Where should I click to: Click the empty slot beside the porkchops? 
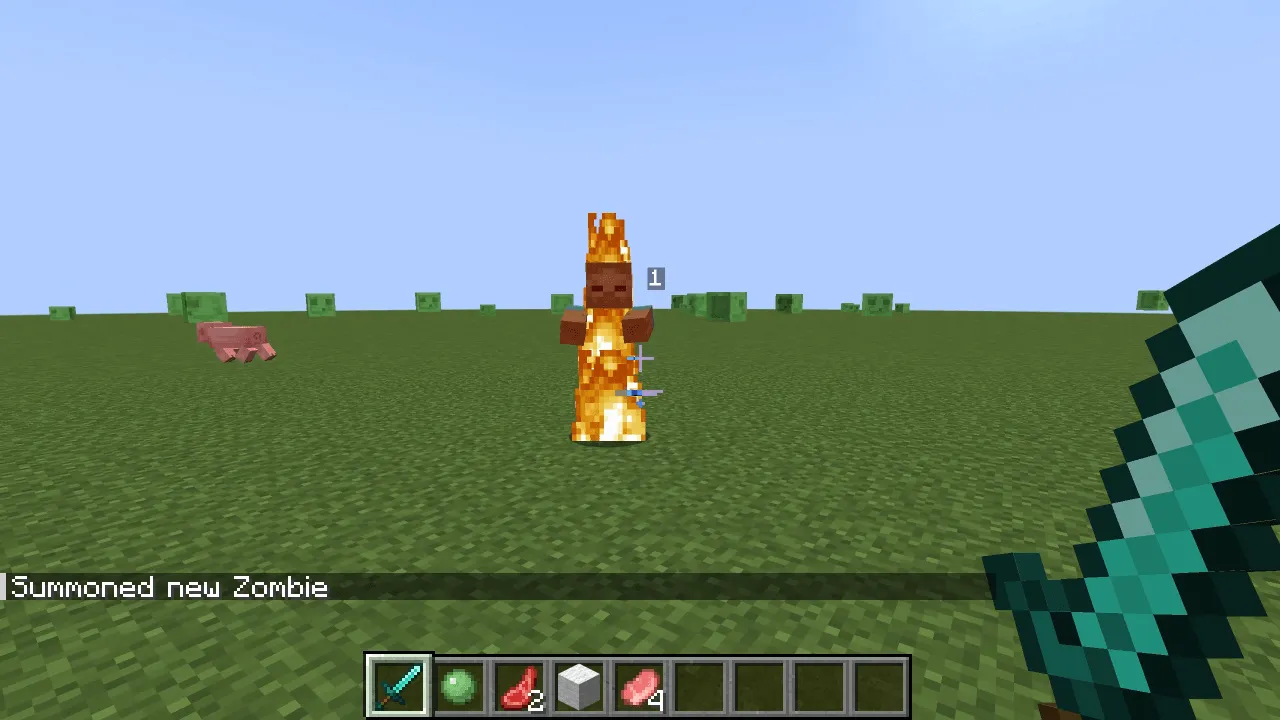pyautogui.click(x=700, y=686)
